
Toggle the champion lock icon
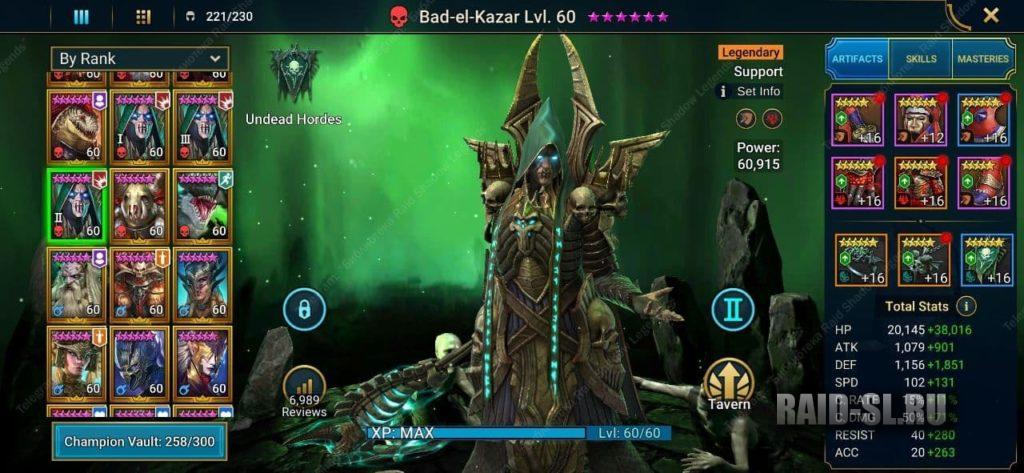coord(304,309)
